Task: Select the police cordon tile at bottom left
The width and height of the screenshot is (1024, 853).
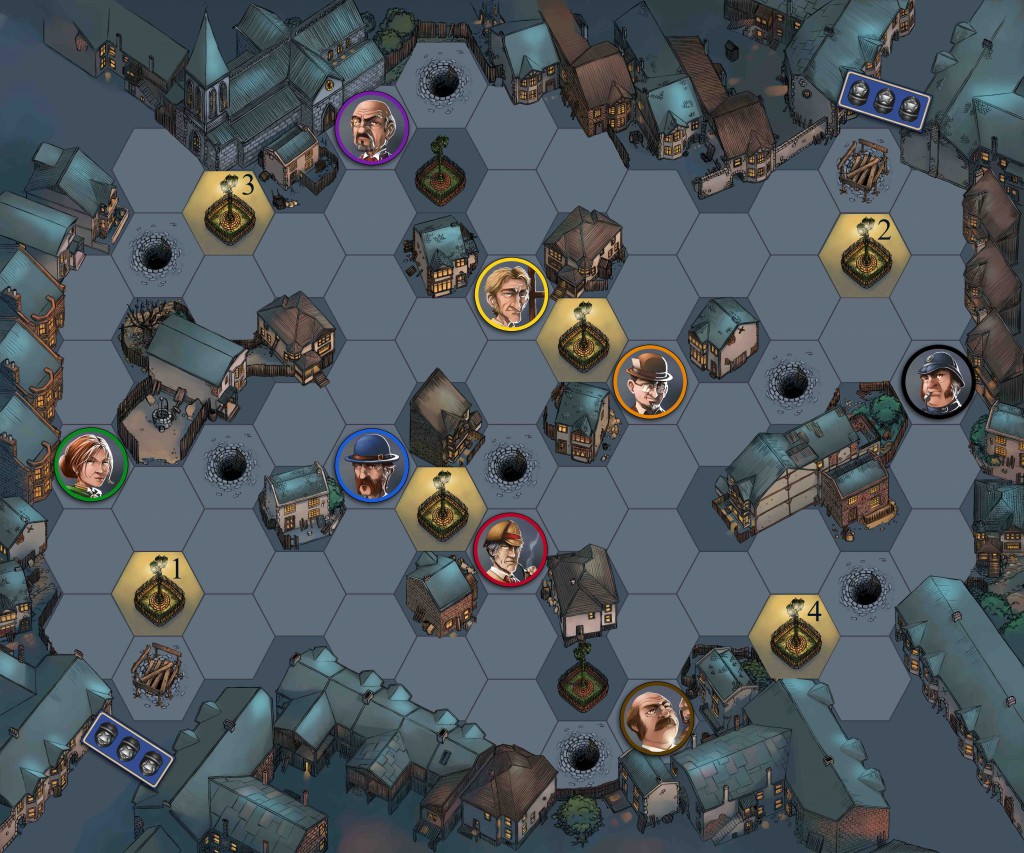Action: pos(127,748)
